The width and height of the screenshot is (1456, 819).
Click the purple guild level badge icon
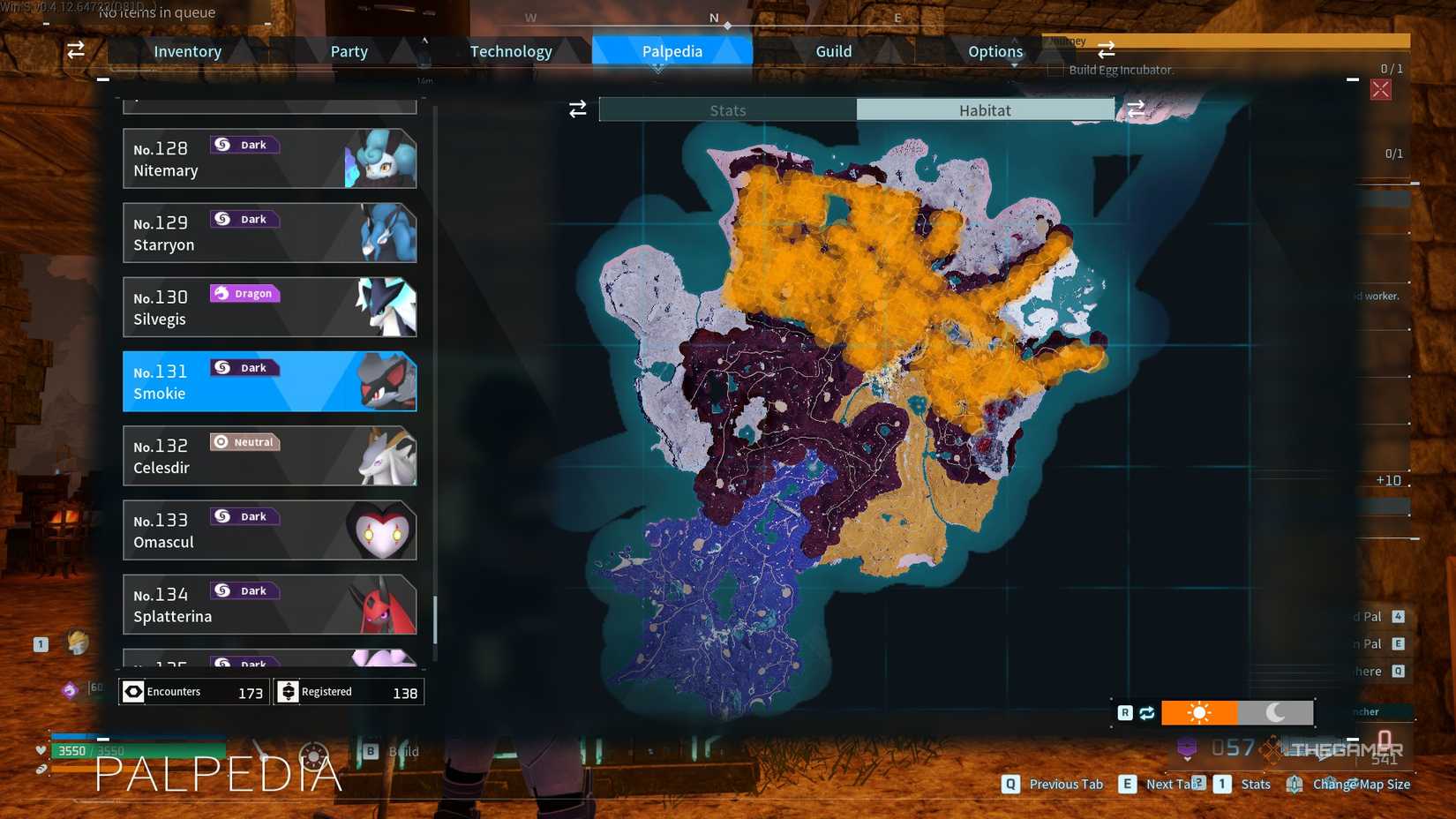click(1187, 748)
